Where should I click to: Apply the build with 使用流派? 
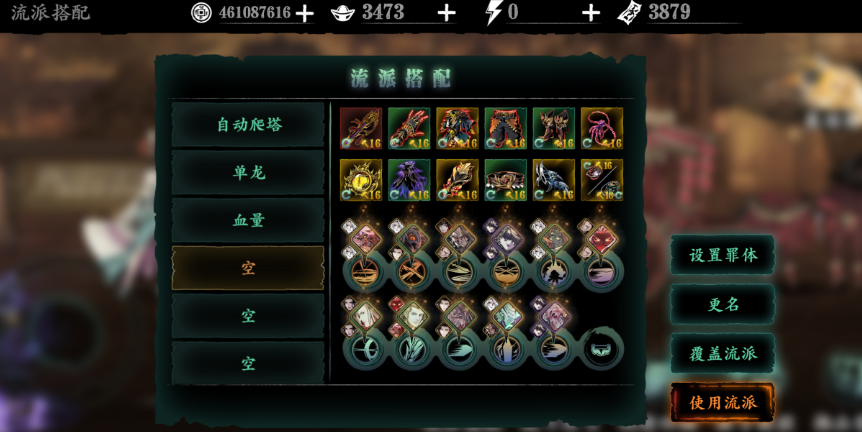(723, 402)
